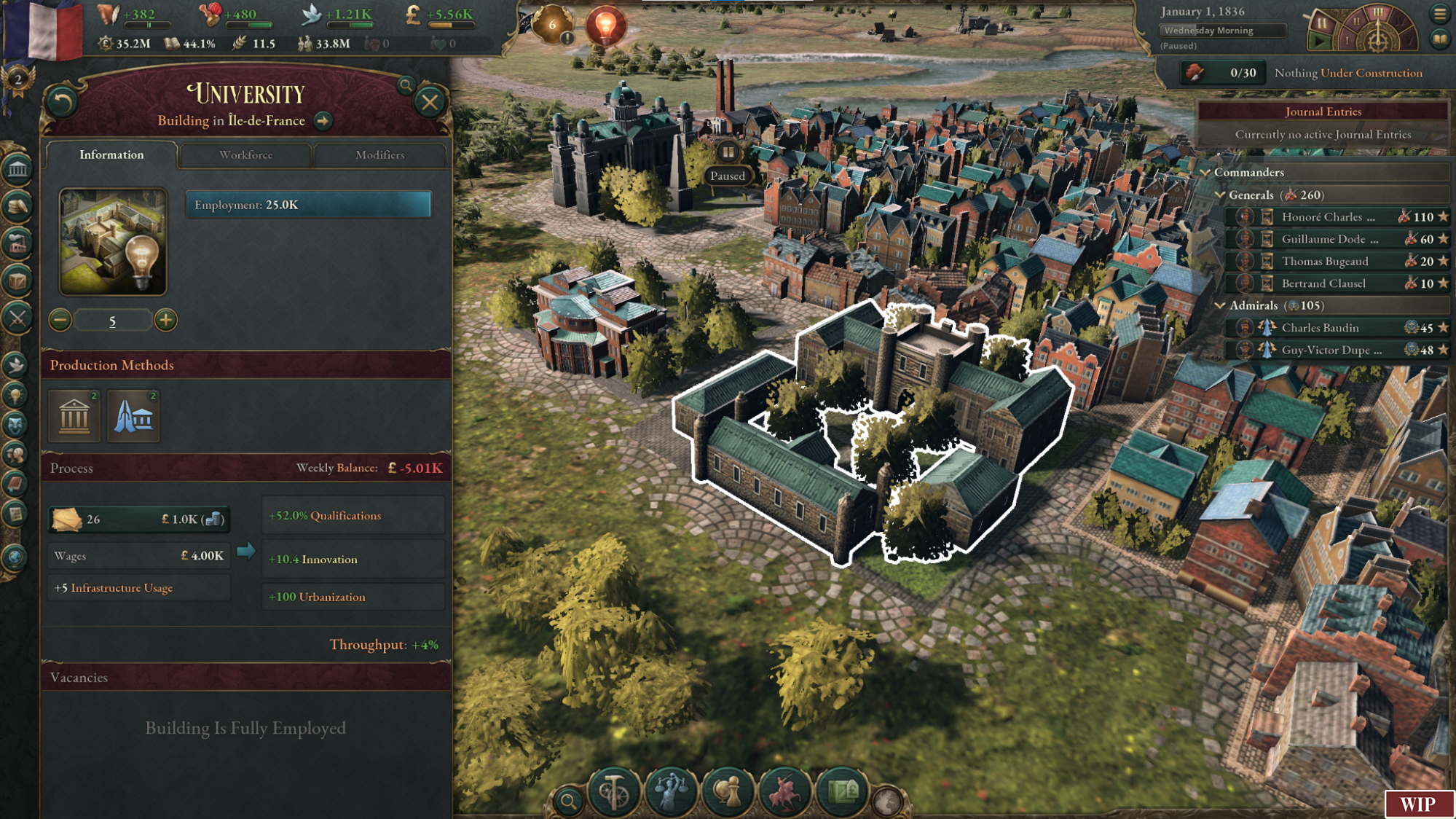This screenshot has width=1456, height=819.
Task: Increase university level with plus button
Action: coord(166,320)
